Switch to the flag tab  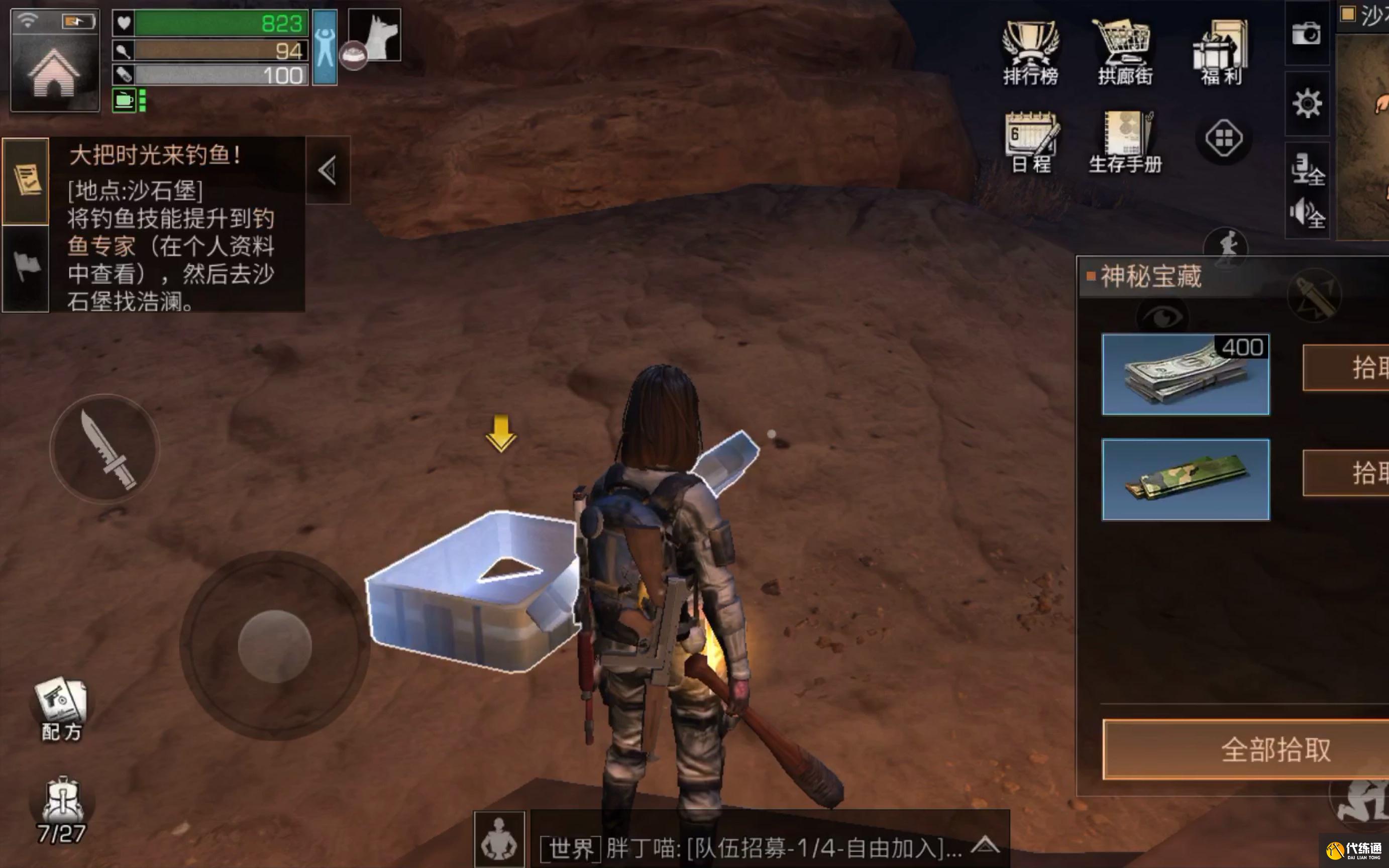pos(26,267)
